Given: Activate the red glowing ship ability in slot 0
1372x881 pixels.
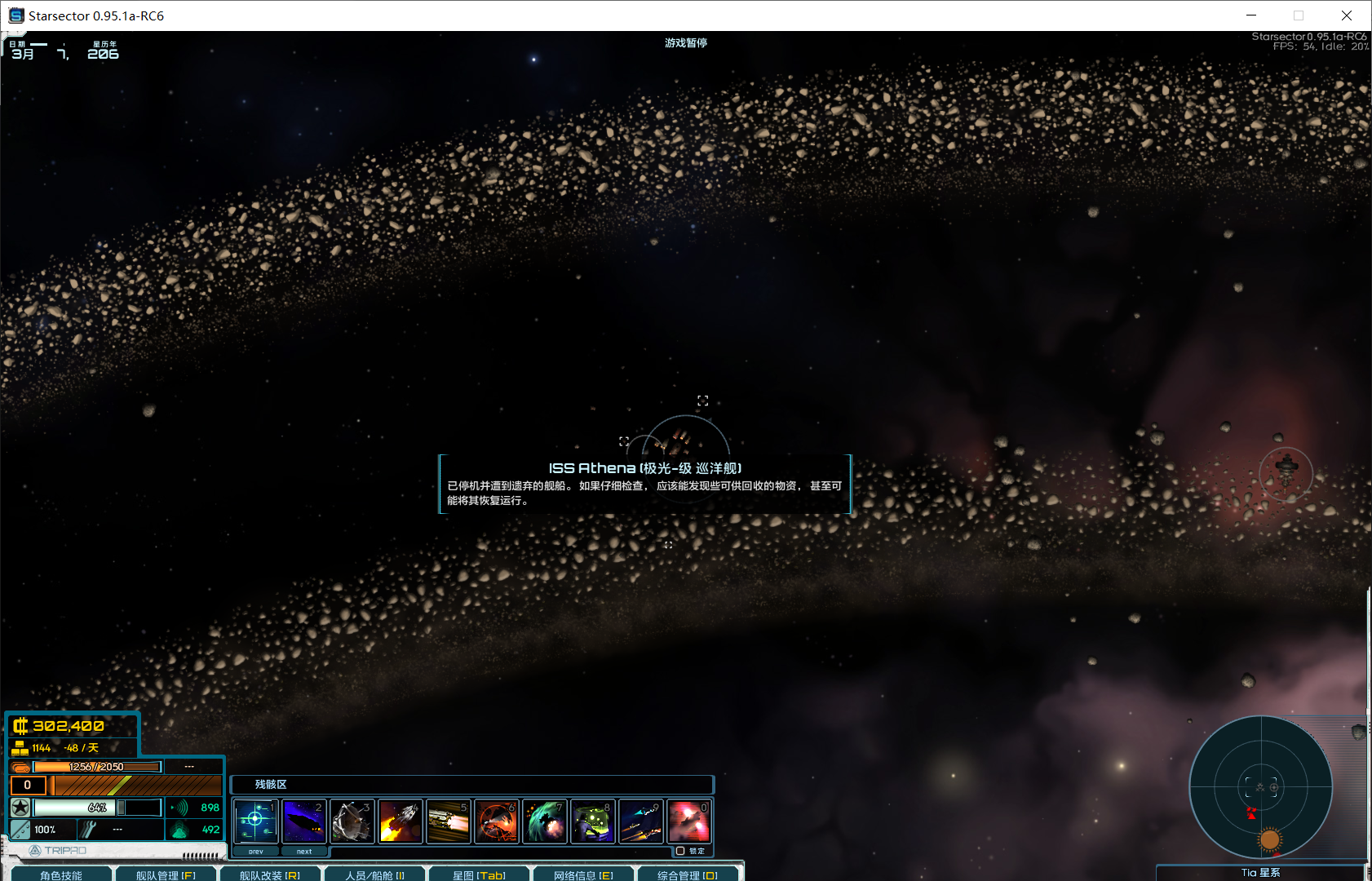Looking at the screenshot, I should click(689, 821).
